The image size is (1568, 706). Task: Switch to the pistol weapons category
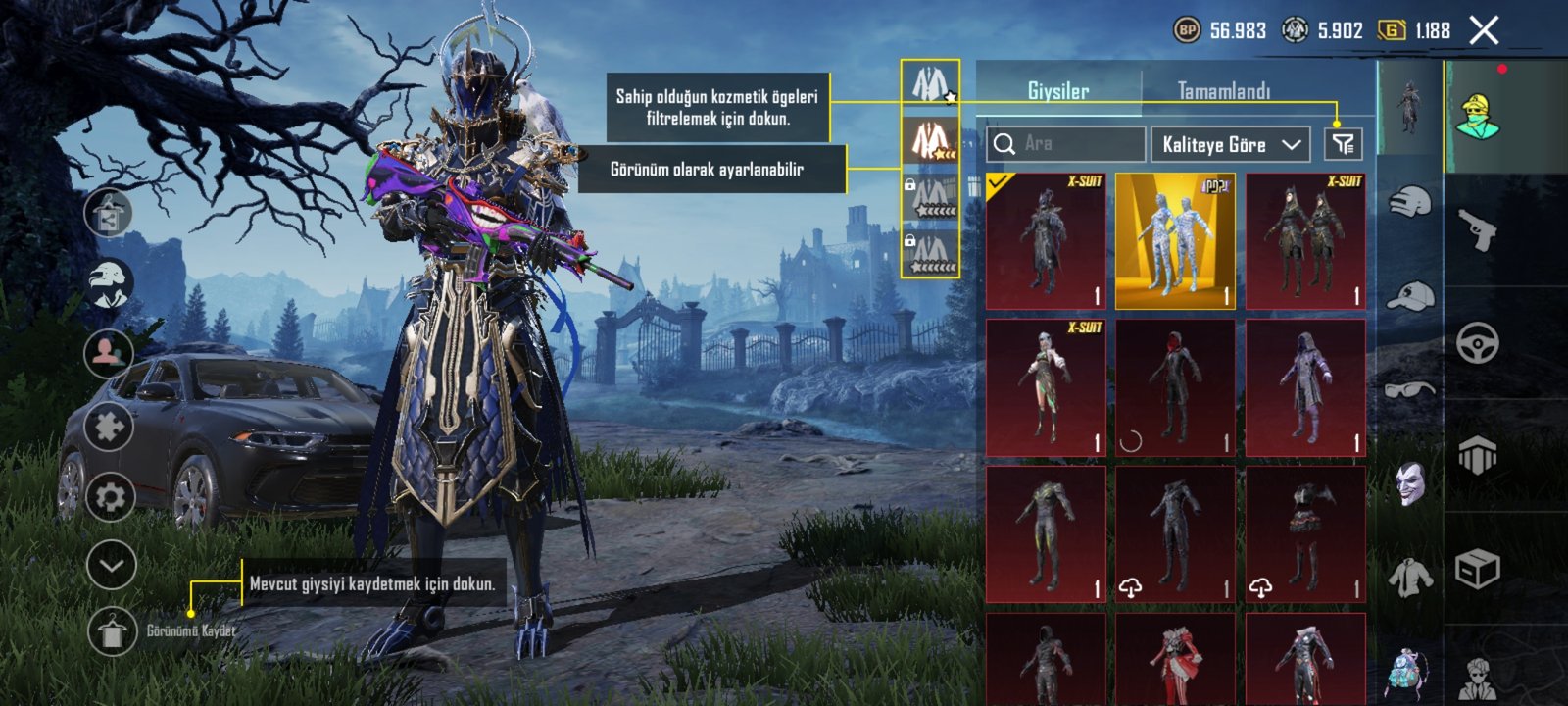pos(1477,230)
